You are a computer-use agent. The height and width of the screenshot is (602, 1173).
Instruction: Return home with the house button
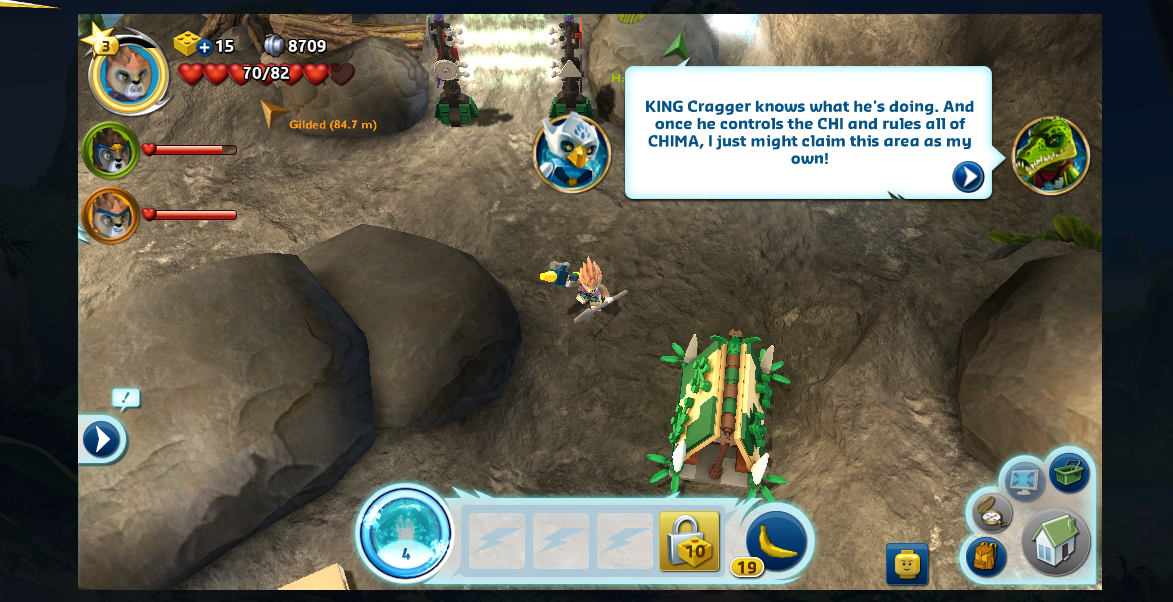pos(1055,542)
